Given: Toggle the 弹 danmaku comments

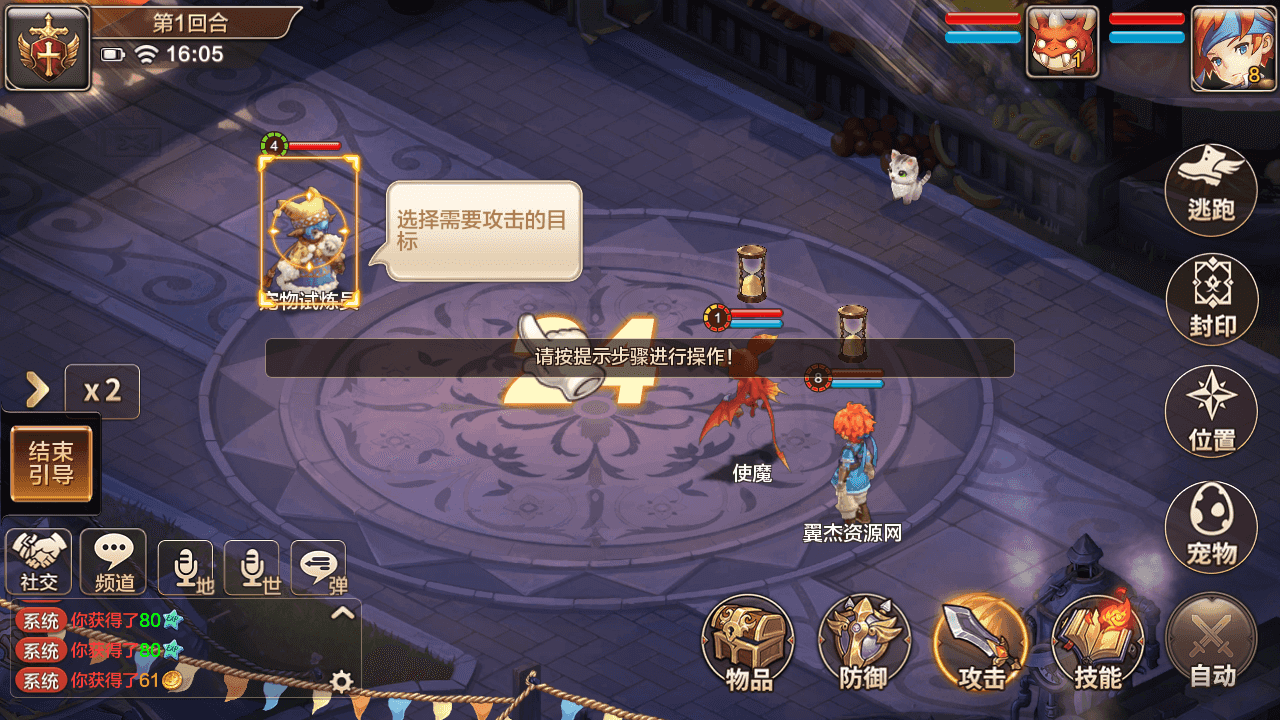Looking at the screenshot, I should click(318, 561).
